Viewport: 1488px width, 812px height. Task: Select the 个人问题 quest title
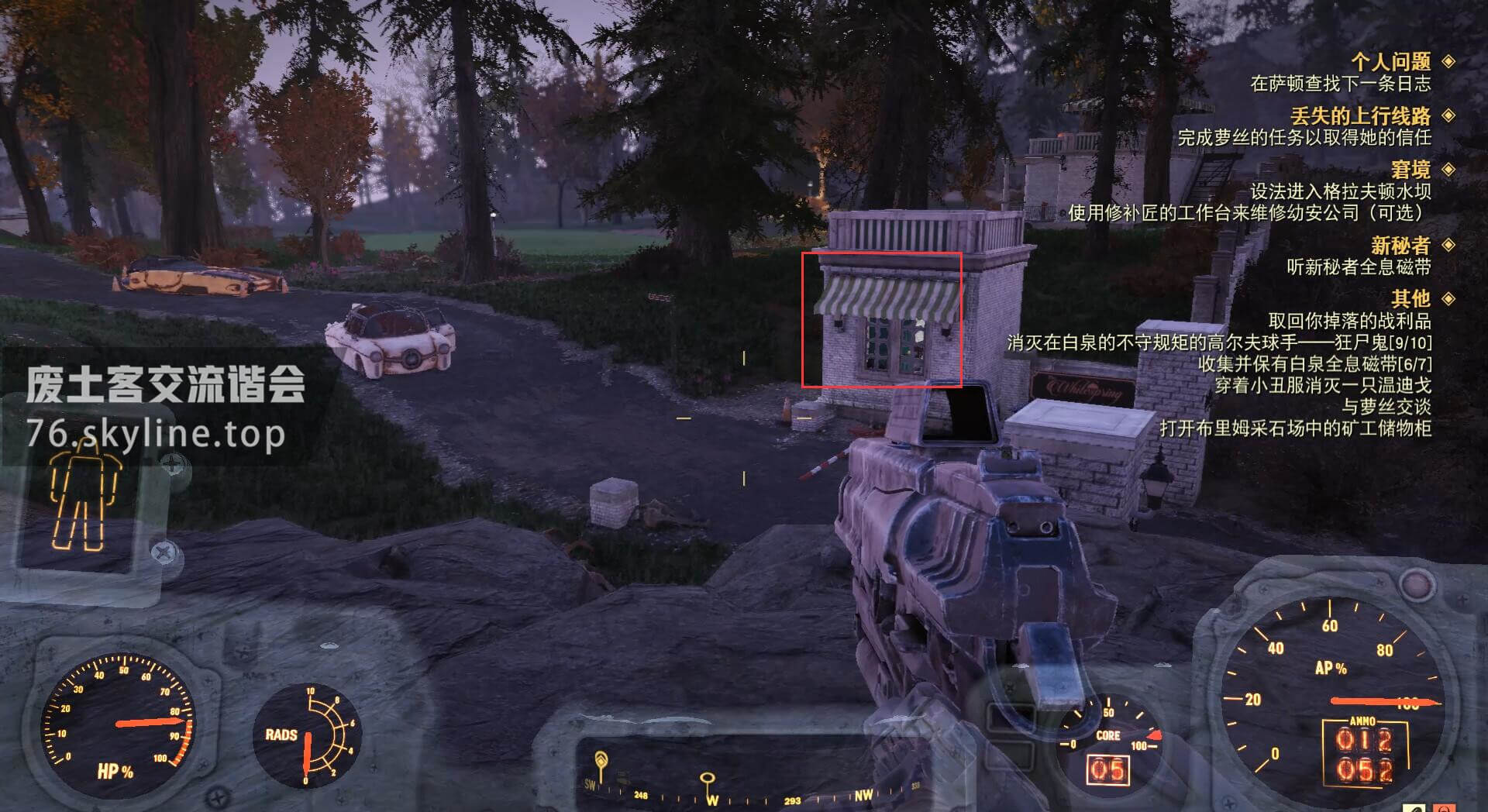coord(1390,61)
